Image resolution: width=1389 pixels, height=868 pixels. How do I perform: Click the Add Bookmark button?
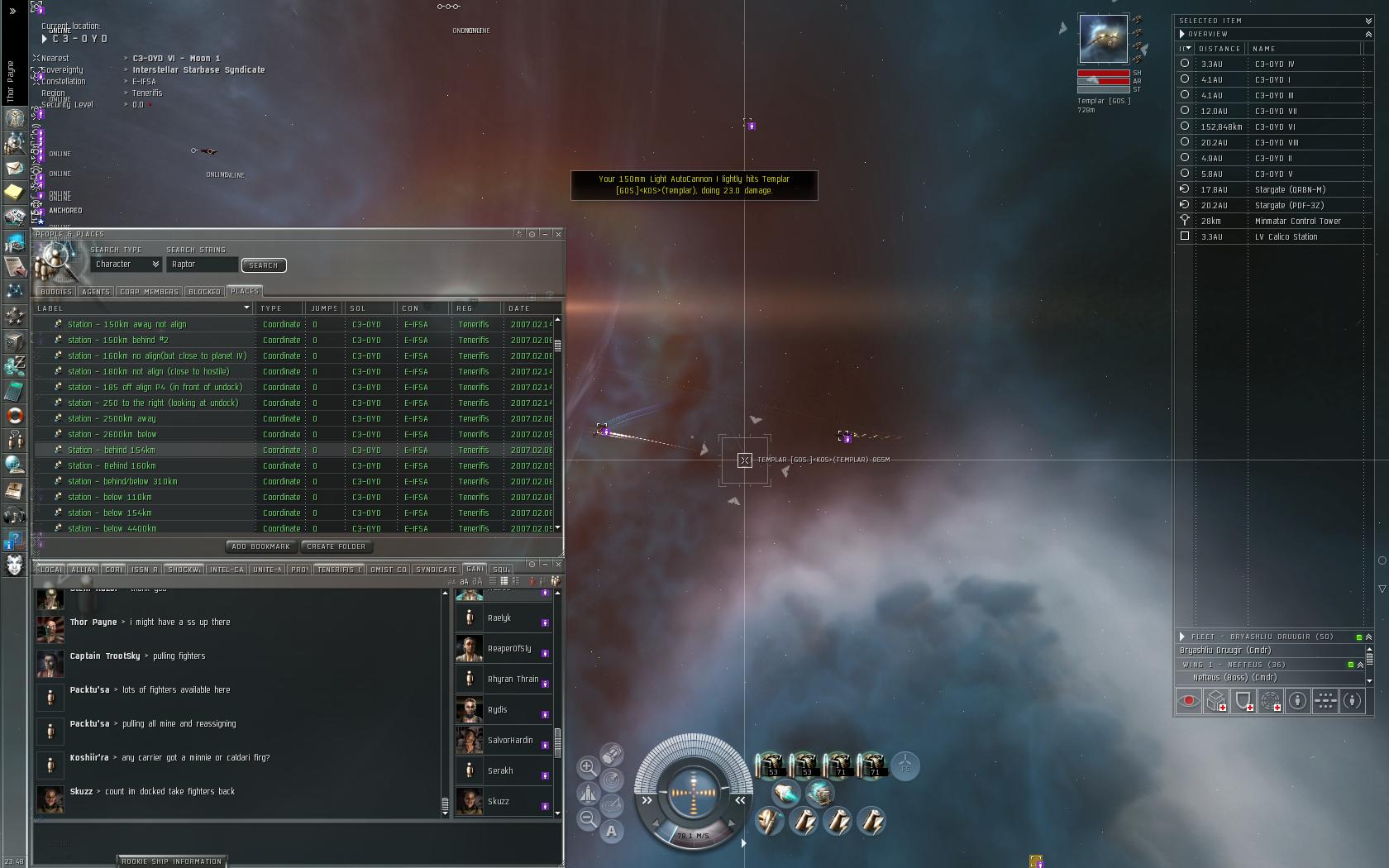[x=261, y=546]
